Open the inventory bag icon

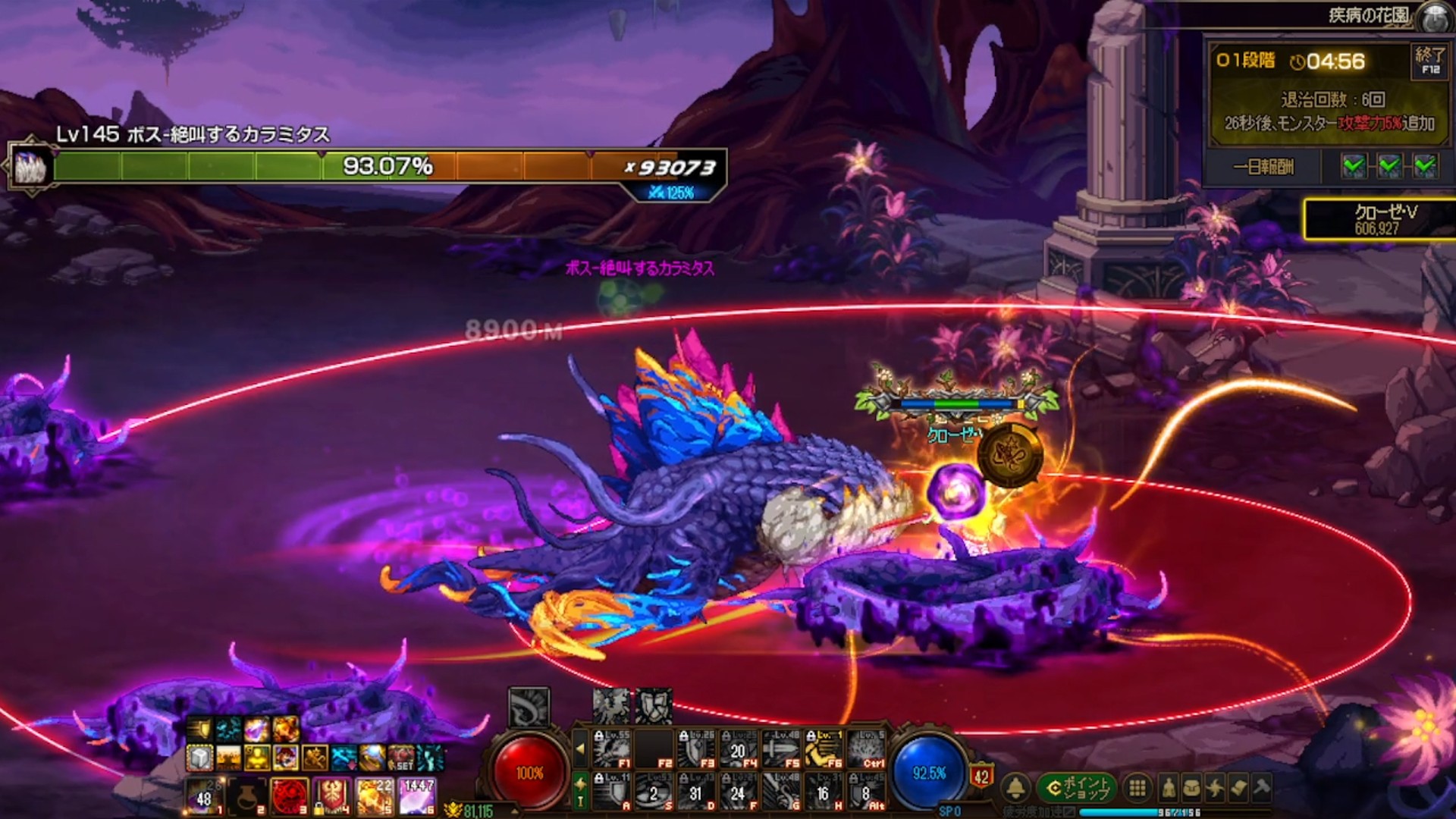(1191, 789)
